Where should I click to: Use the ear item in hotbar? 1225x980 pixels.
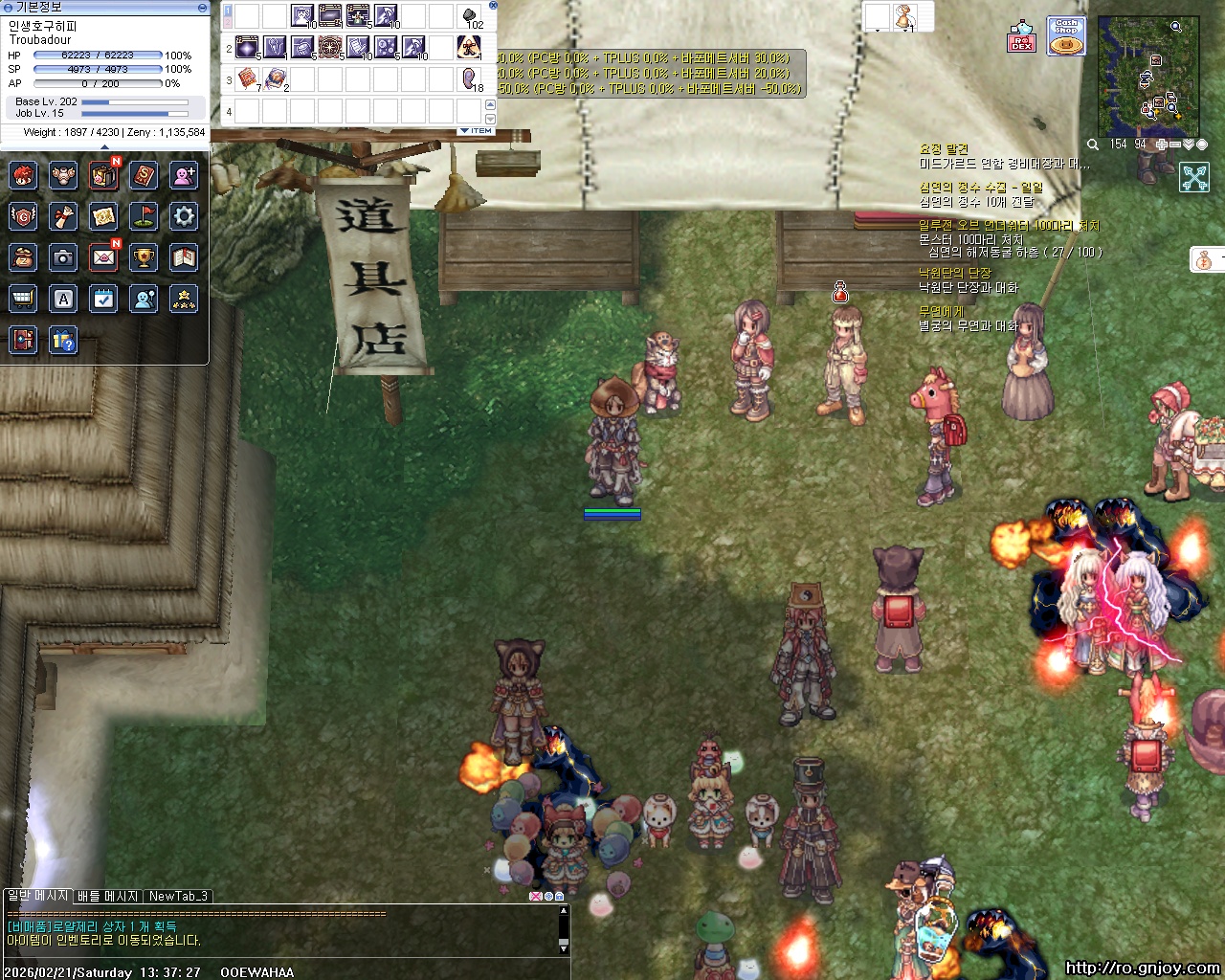point(469,78)
